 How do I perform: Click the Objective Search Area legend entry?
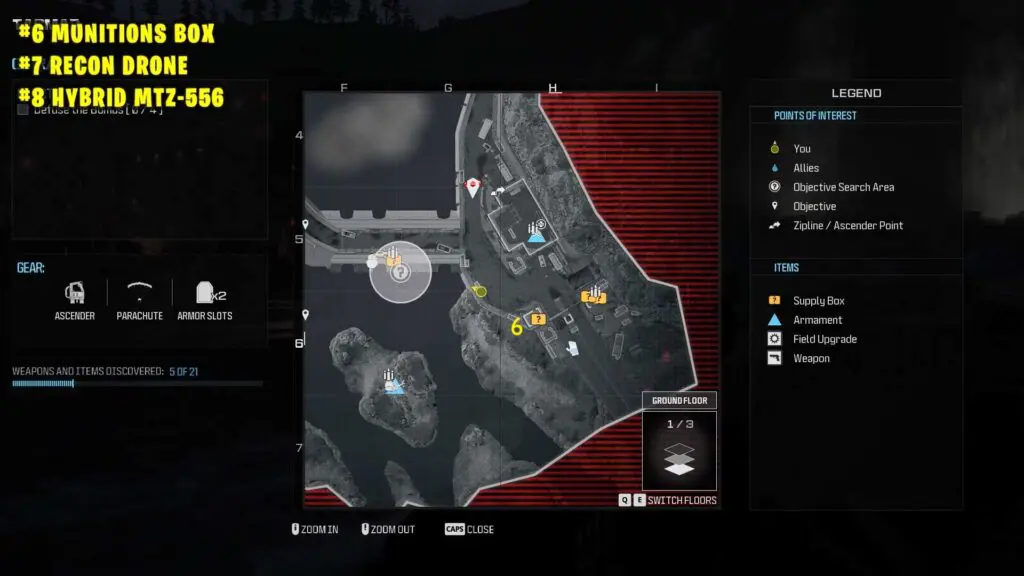click(x=843, y=187)
